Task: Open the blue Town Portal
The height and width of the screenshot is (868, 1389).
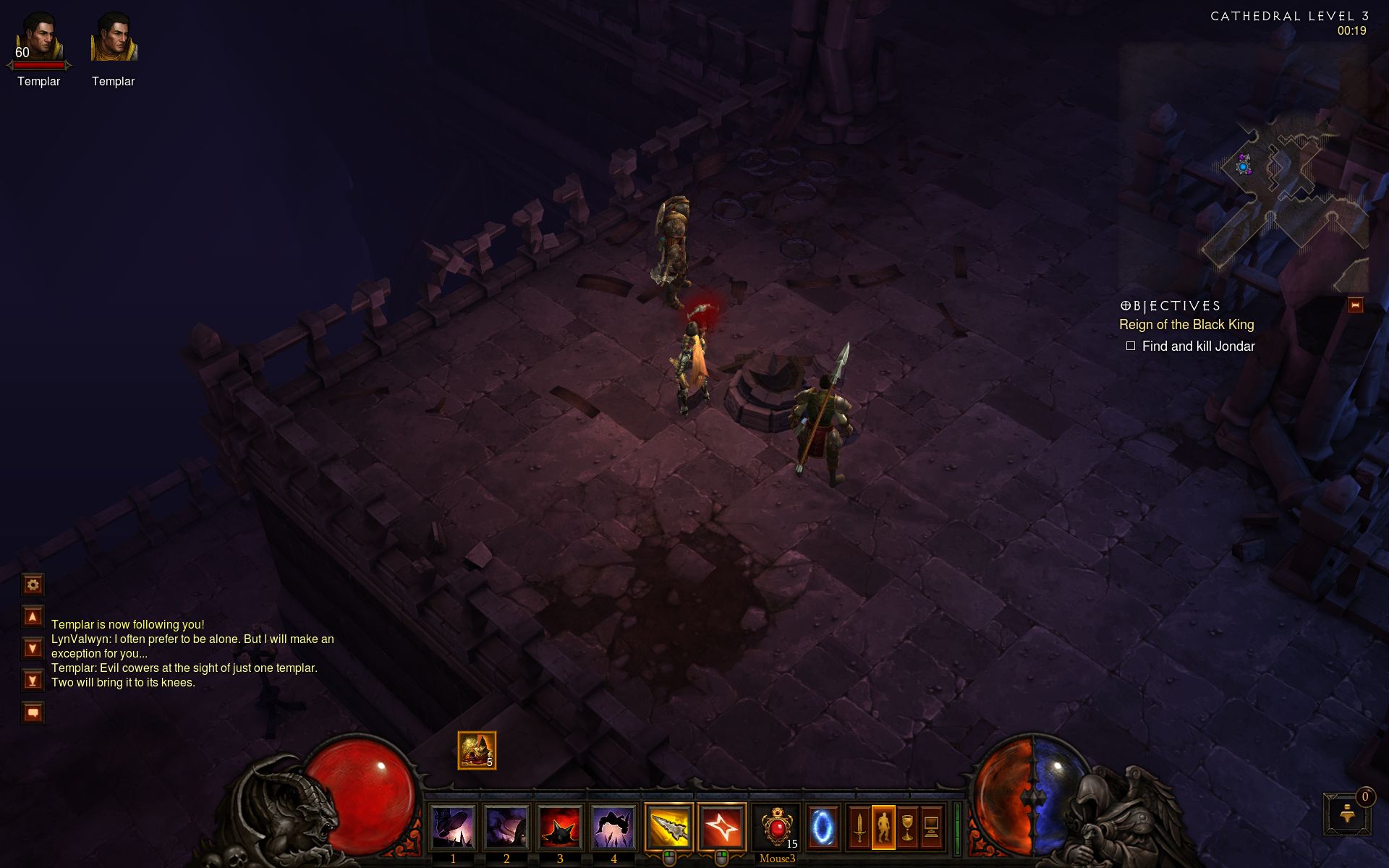Action: 823,827
